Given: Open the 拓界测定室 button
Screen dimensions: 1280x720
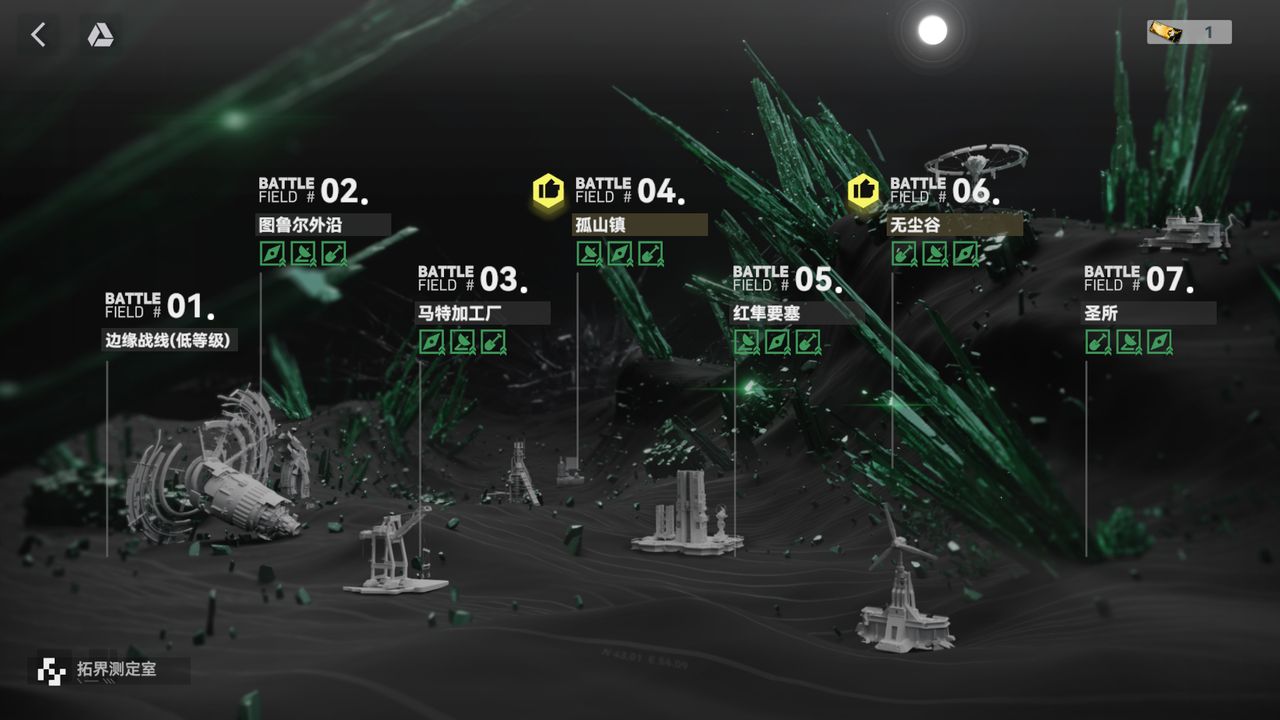Looking at the screenshot, I should click(108, 669).
